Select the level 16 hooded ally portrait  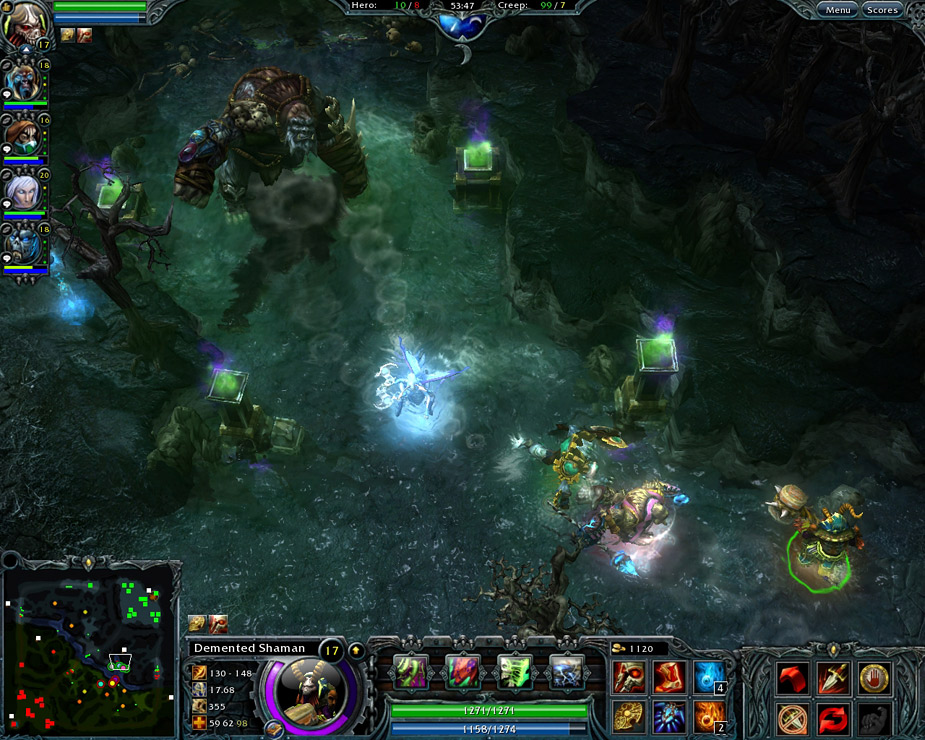pyautogui.click(x=22, y=136)
